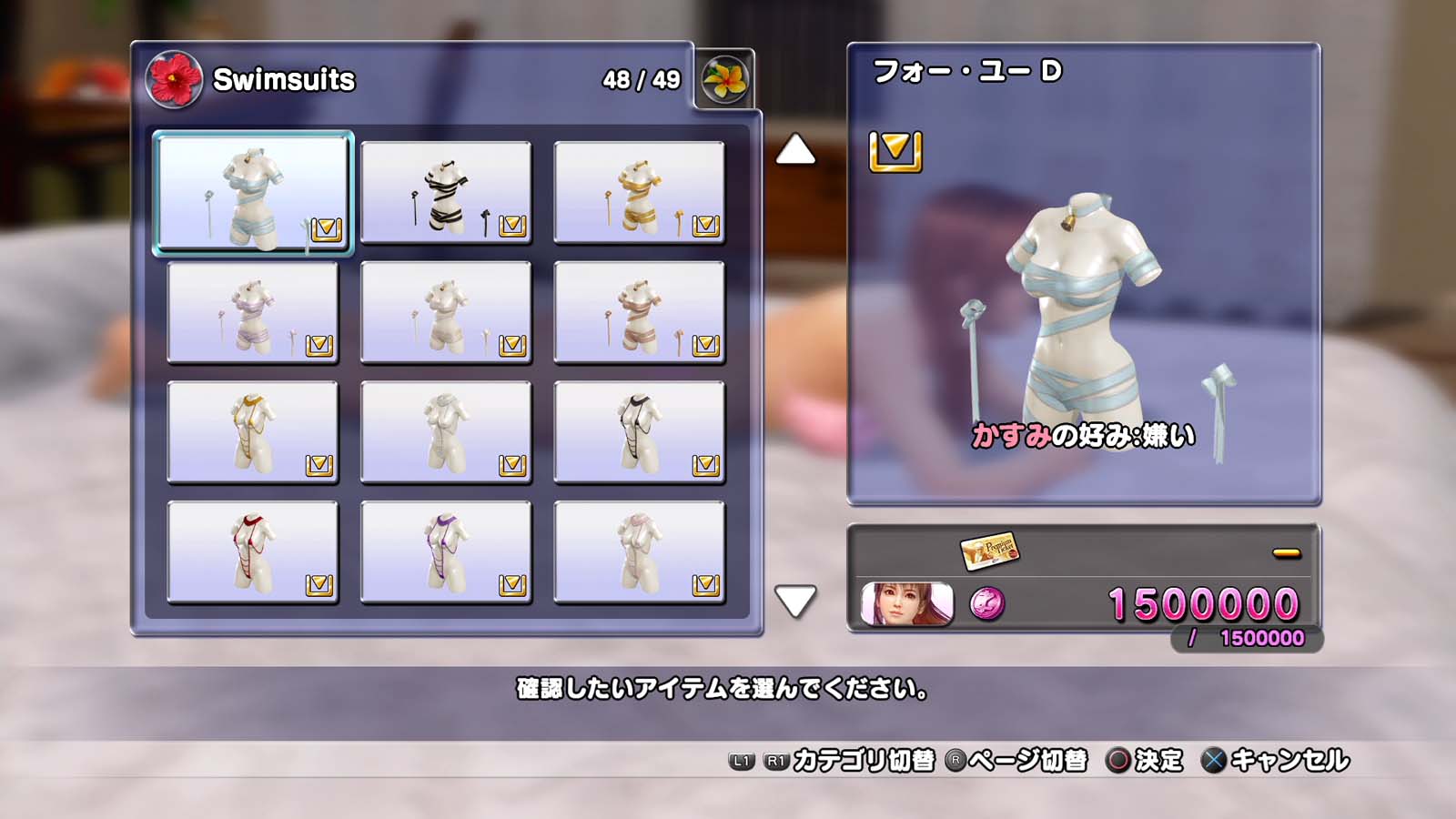Select the lavender ribbon swimsuit
The width and height of the screenshot is (1456, 819).
[252, 312]
